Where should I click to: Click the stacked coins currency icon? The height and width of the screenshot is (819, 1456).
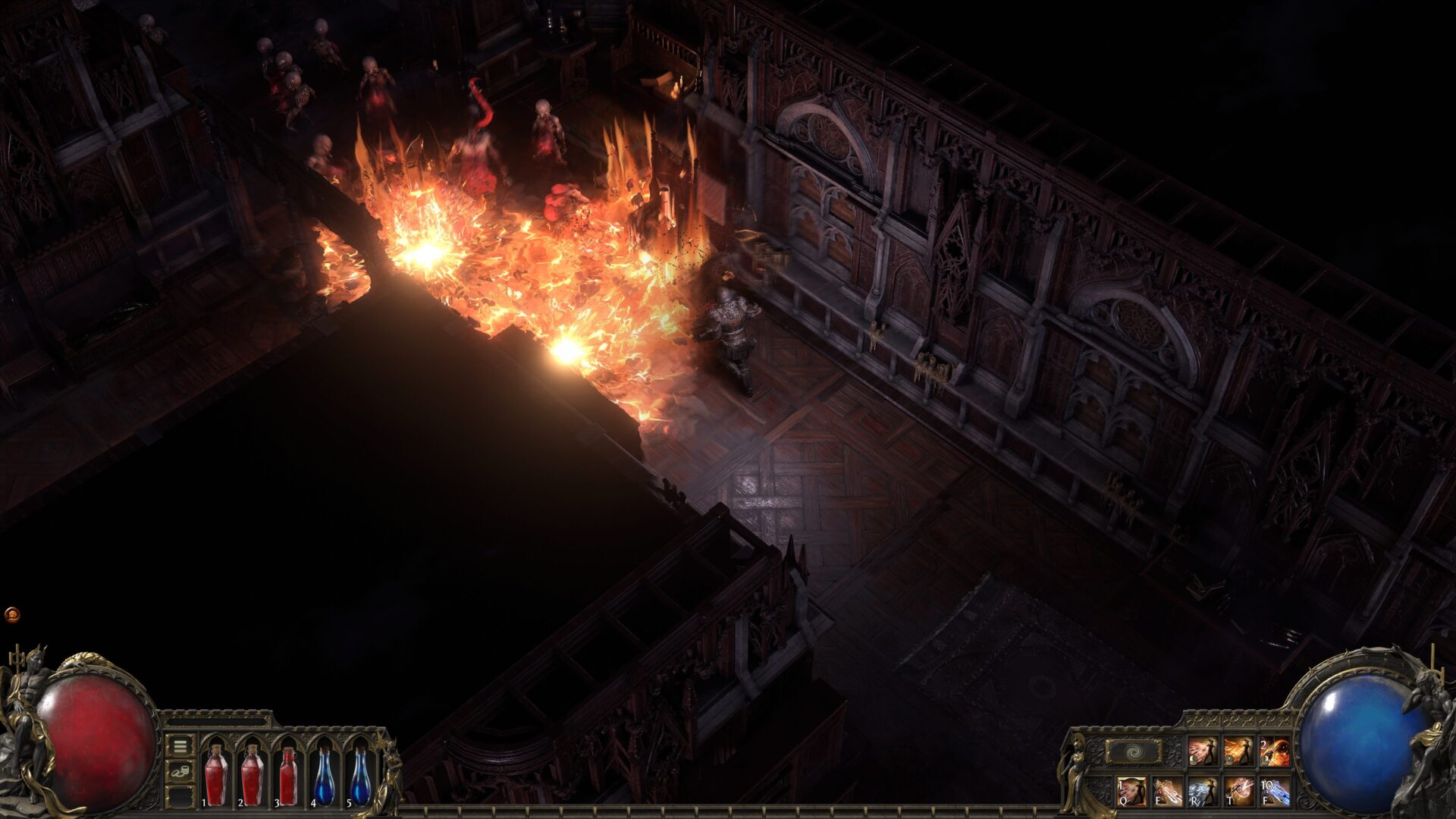(180, 771)
